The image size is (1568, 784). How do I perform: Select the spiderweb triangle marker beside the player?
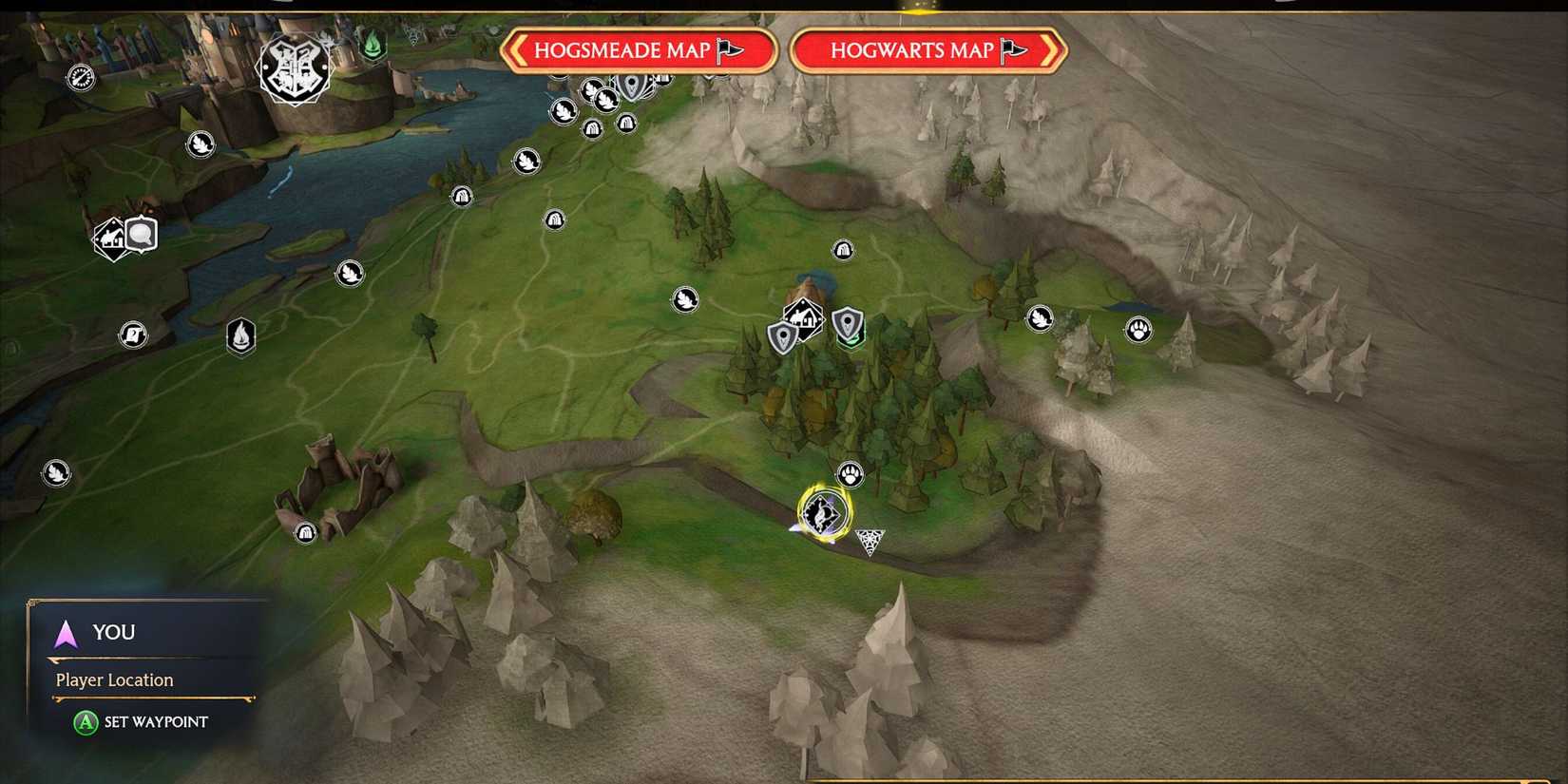pos(869,540)
